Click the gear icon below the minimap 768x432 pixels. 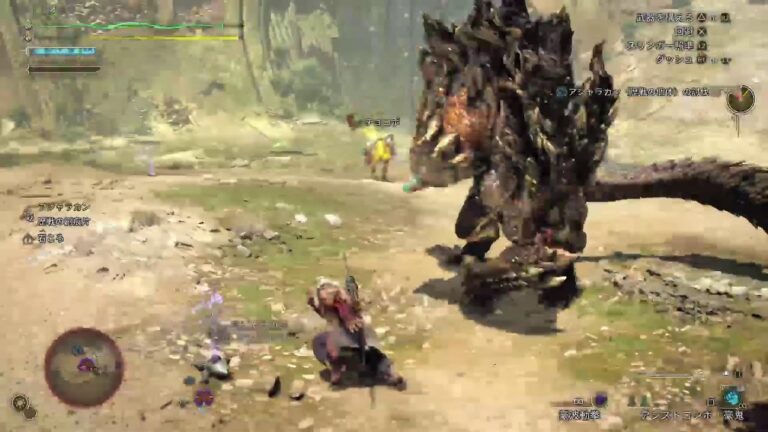20,403
